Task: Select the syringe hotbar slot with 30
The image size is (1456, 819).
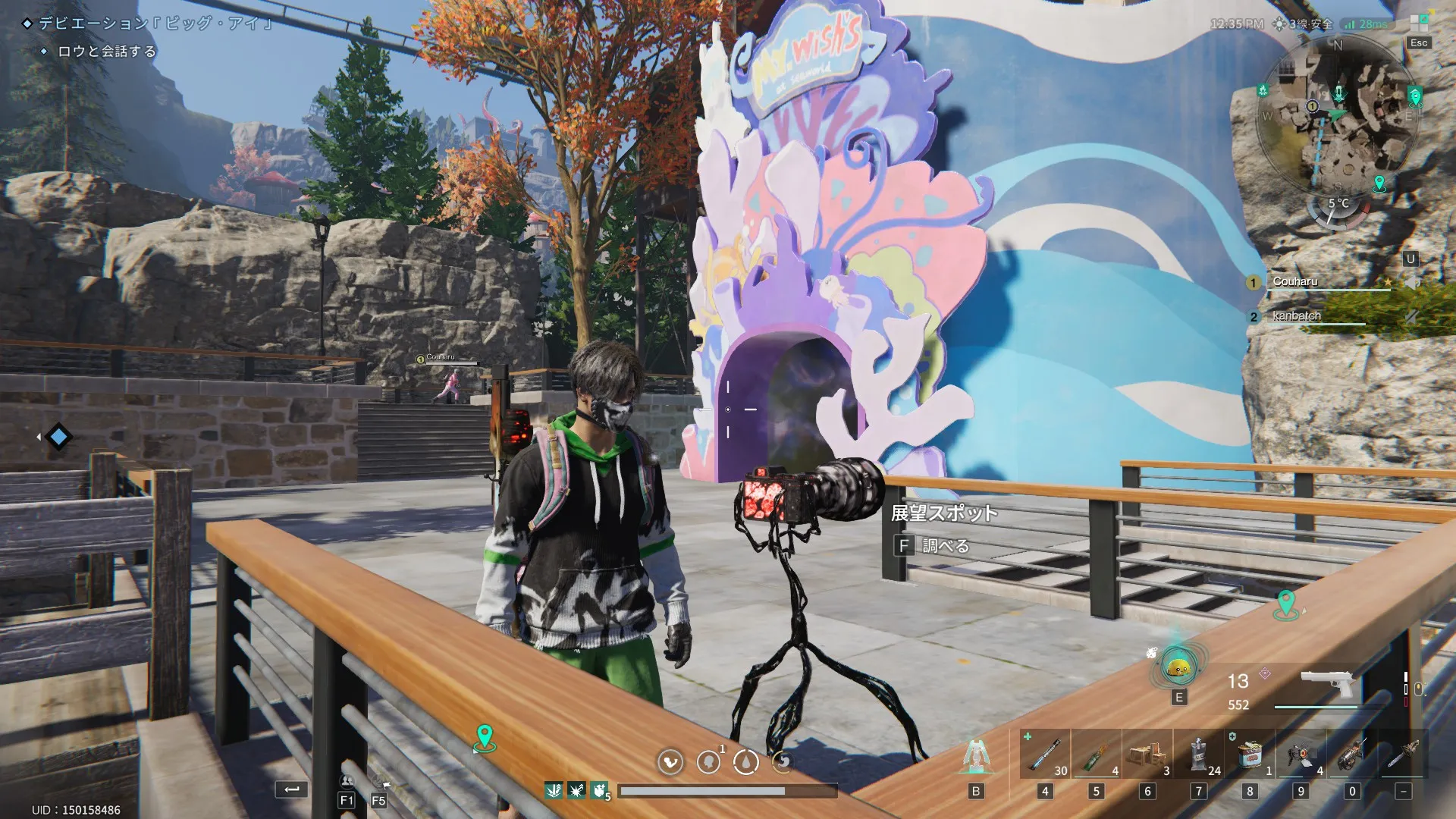Action: [x=1045, y=754]
